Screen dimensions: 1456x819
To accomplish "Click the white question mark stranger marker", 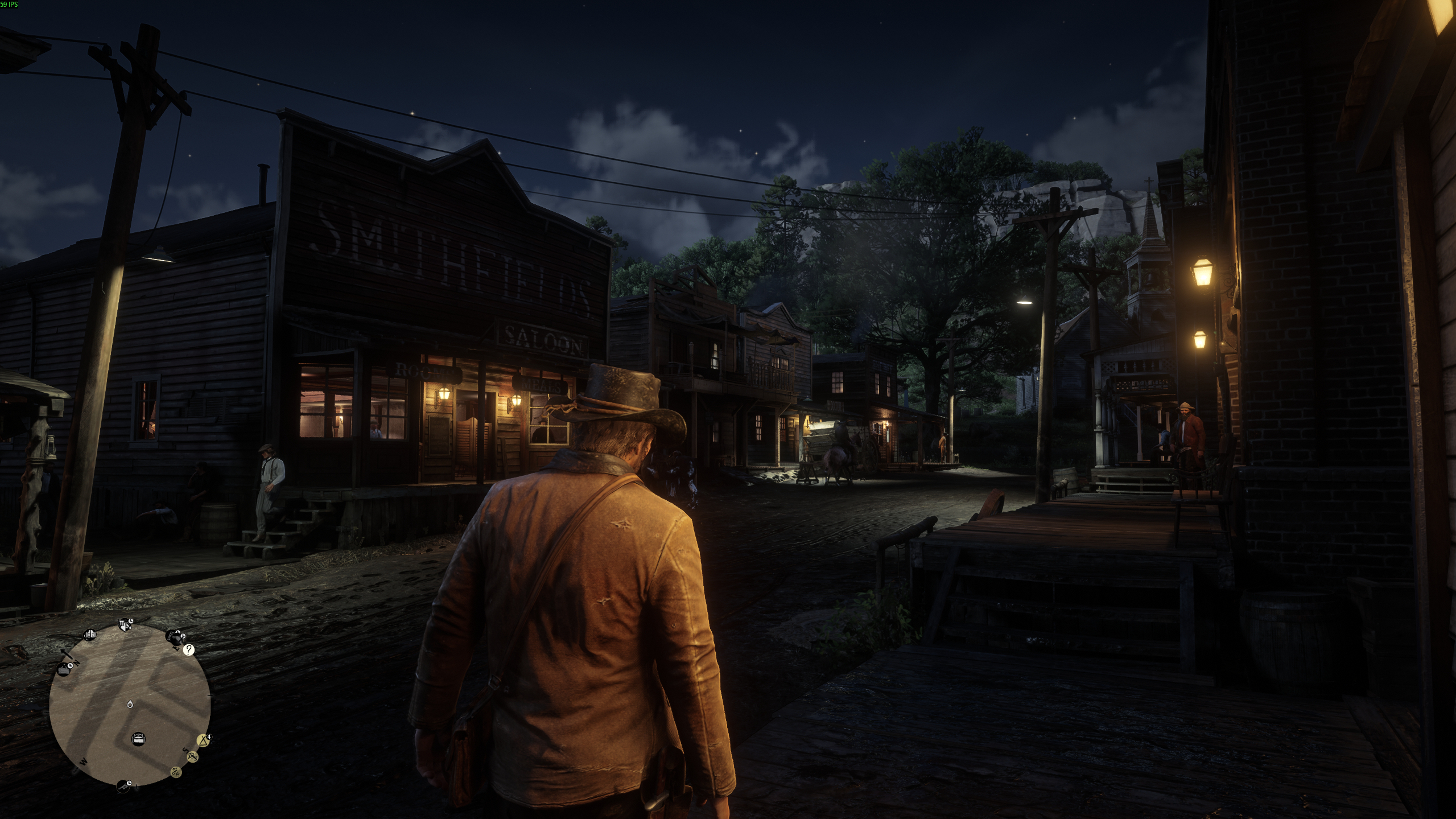I will point(188,650).
